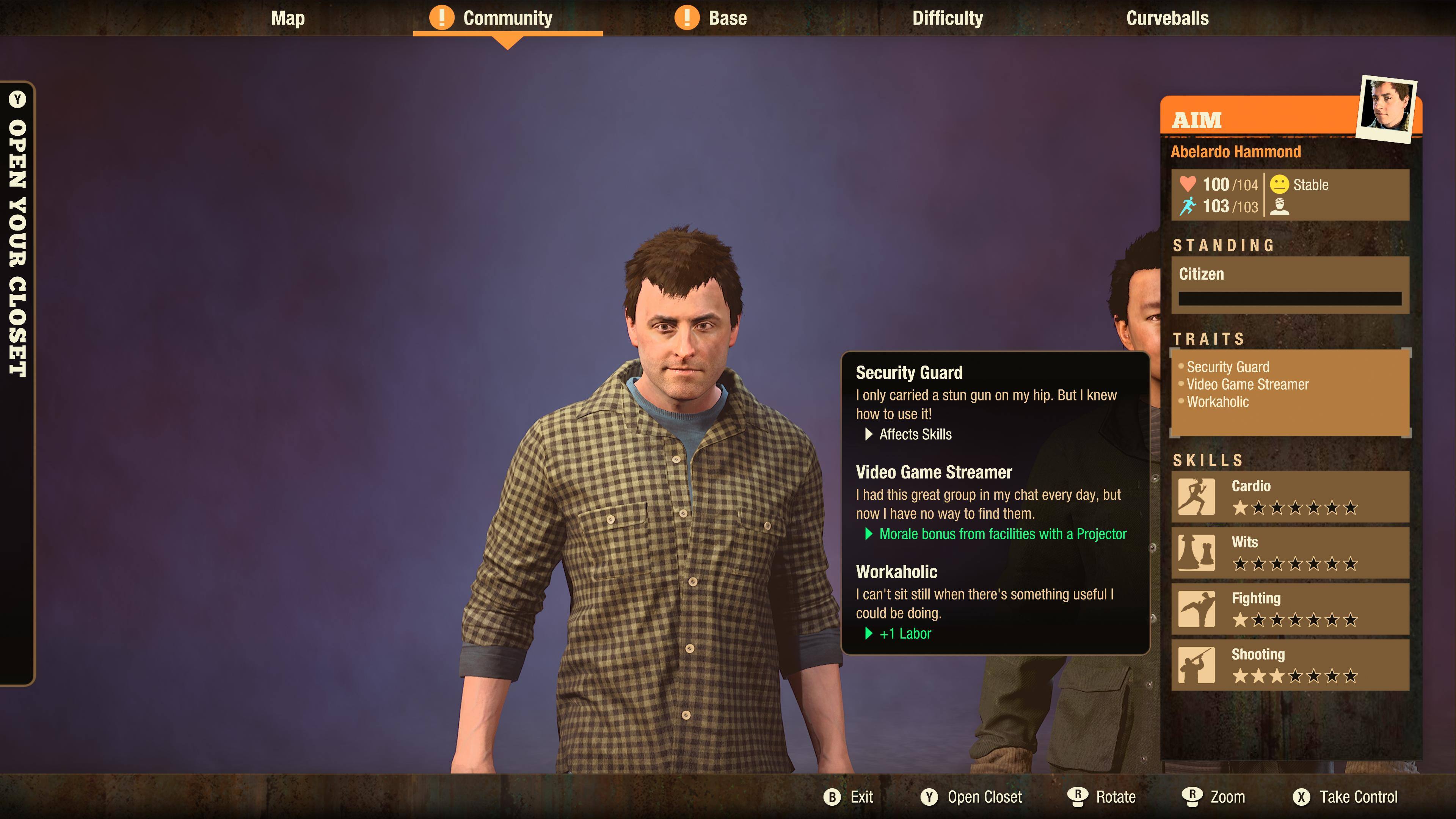Switch to the Map tab
The image size is (1456, 819).
coord(288,18)
